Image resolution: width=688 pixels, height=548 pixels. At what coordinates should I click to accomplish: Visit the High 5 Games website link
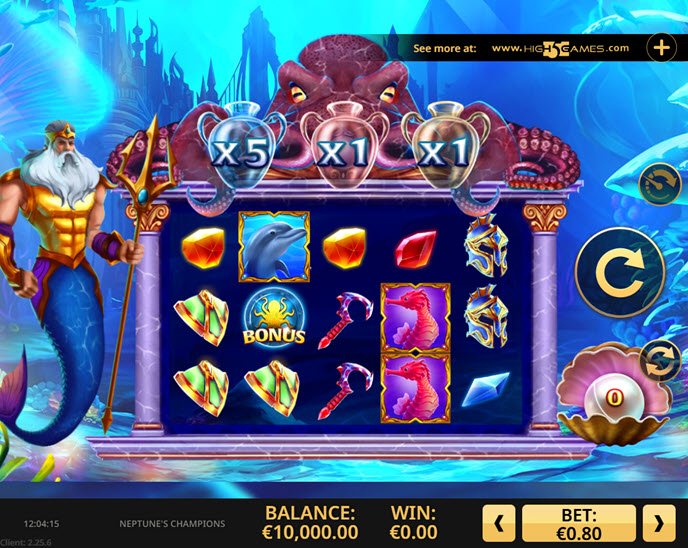(560, 48)
